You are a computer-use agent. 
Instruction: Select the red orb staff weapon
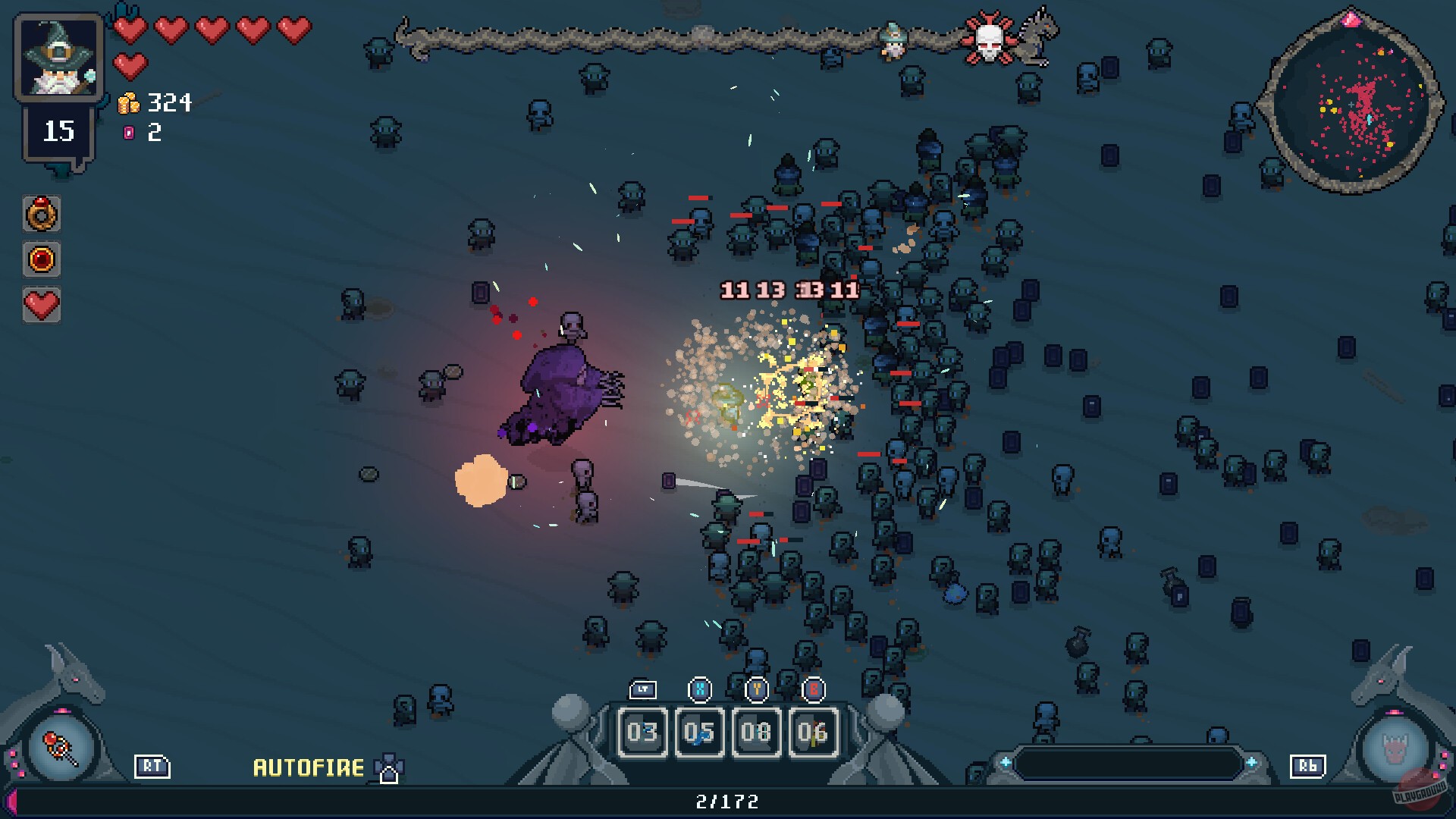point(61,748)
